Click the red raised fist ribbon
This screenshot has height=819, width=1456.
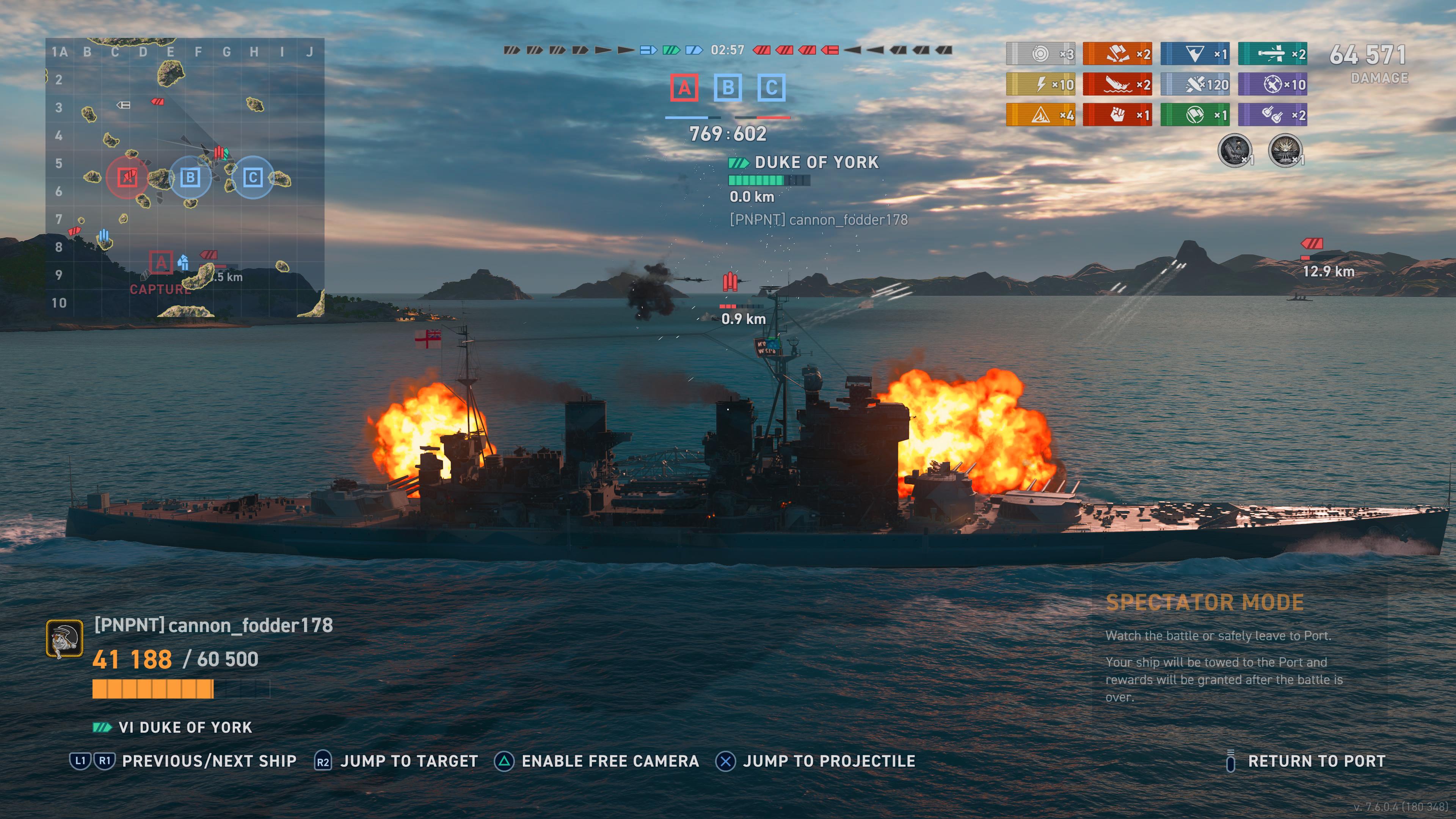click(1117, 115)
